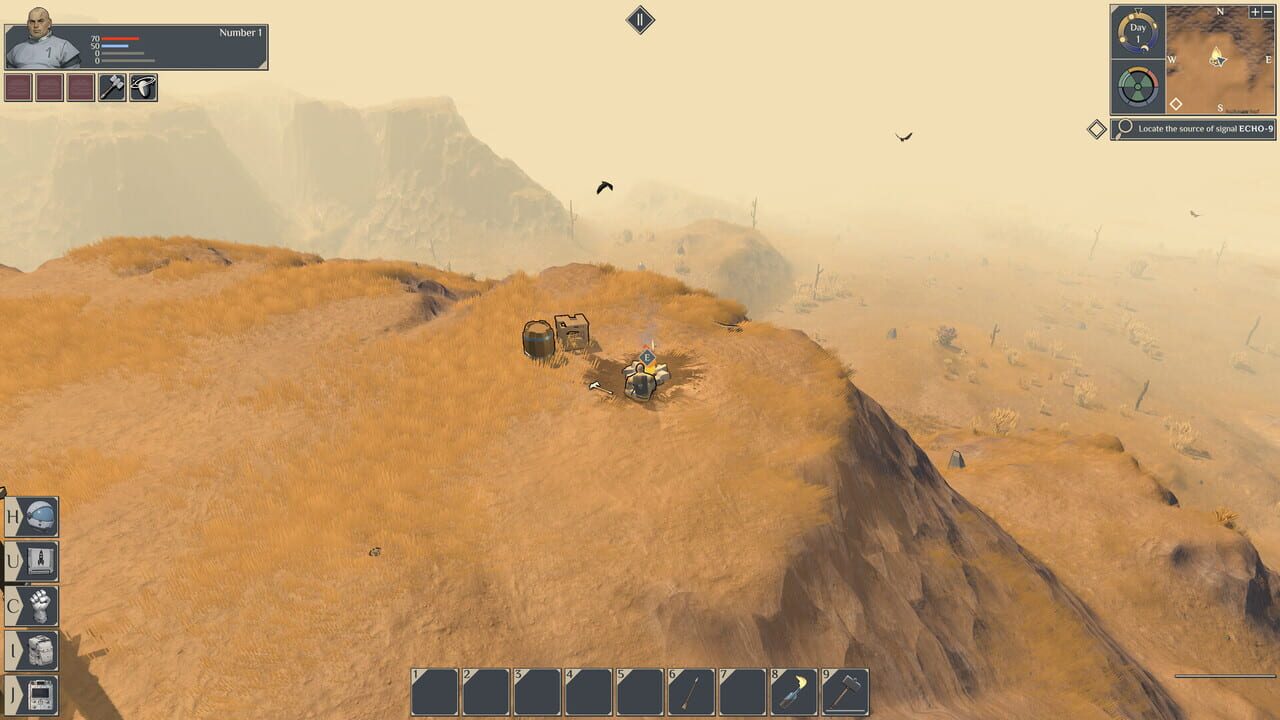Open the backpack inventory icon labeled I
The image size is (1280, 720).
pyautogui.click(x=30, y=650)
